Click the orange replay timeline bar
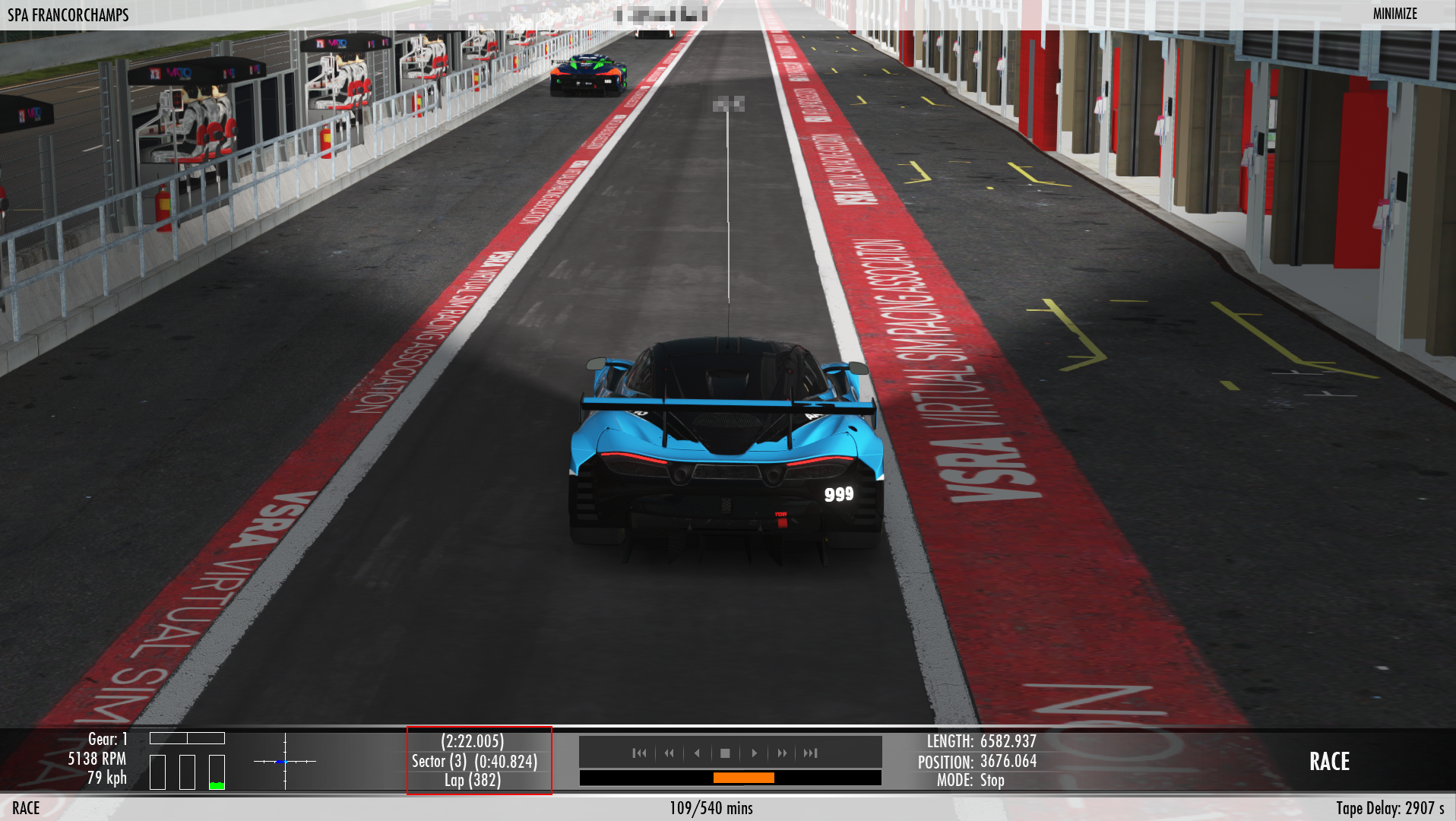 (743, 778)
